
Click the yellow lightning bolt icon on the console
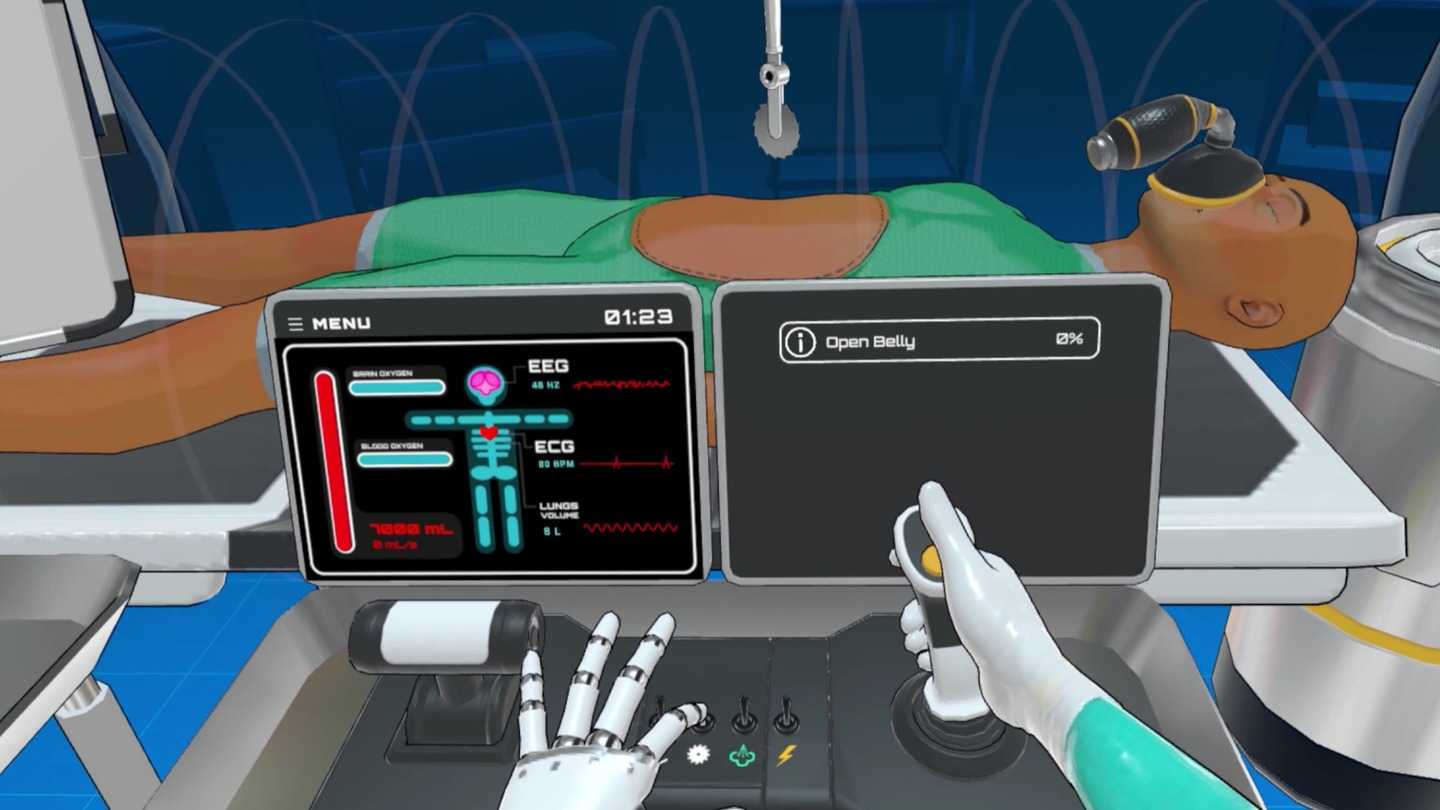(x=788, y=755)
